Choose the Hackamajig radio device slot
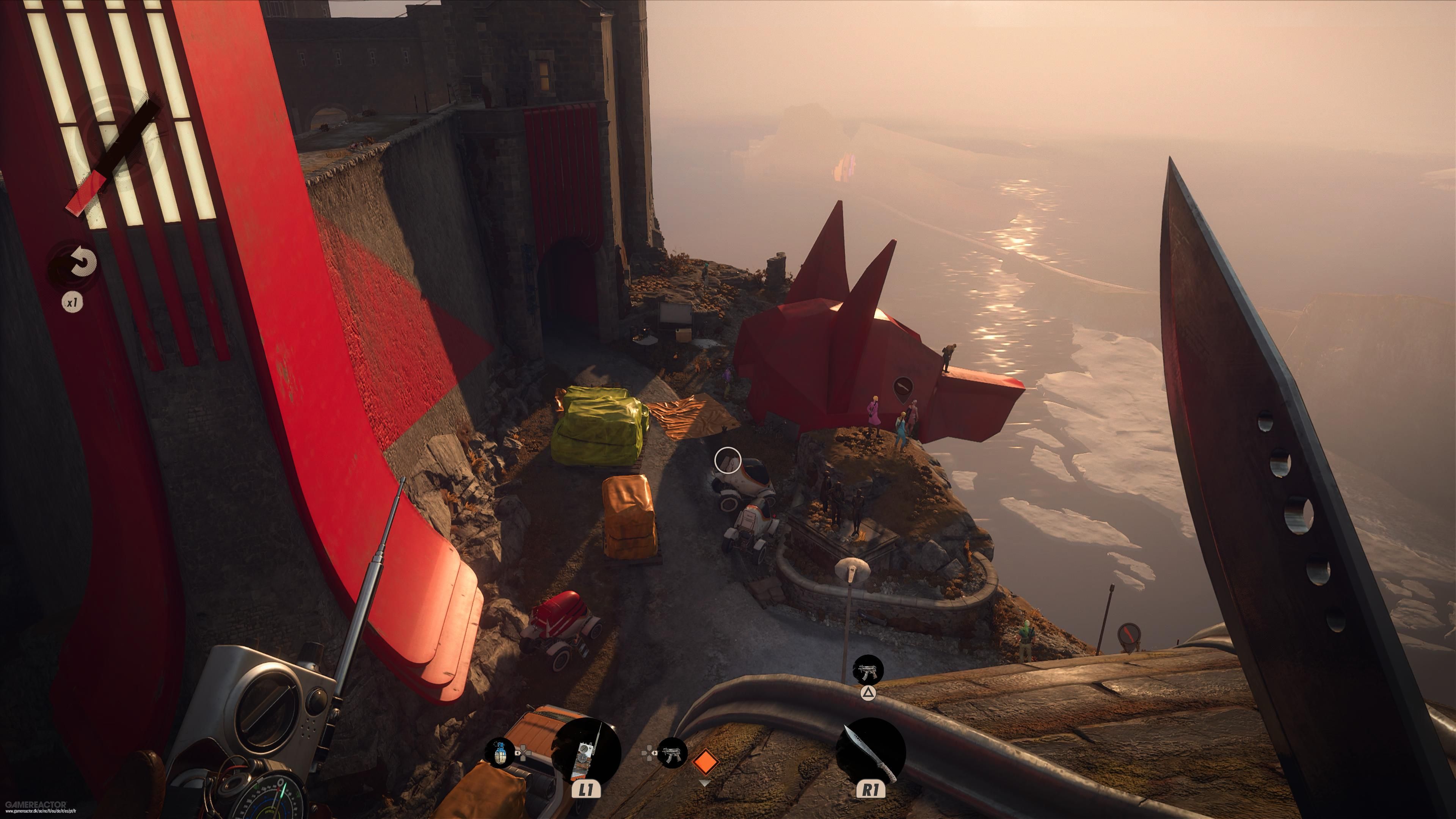Image resolution: width=1456 pixels, height=819 pixels. 586,752
